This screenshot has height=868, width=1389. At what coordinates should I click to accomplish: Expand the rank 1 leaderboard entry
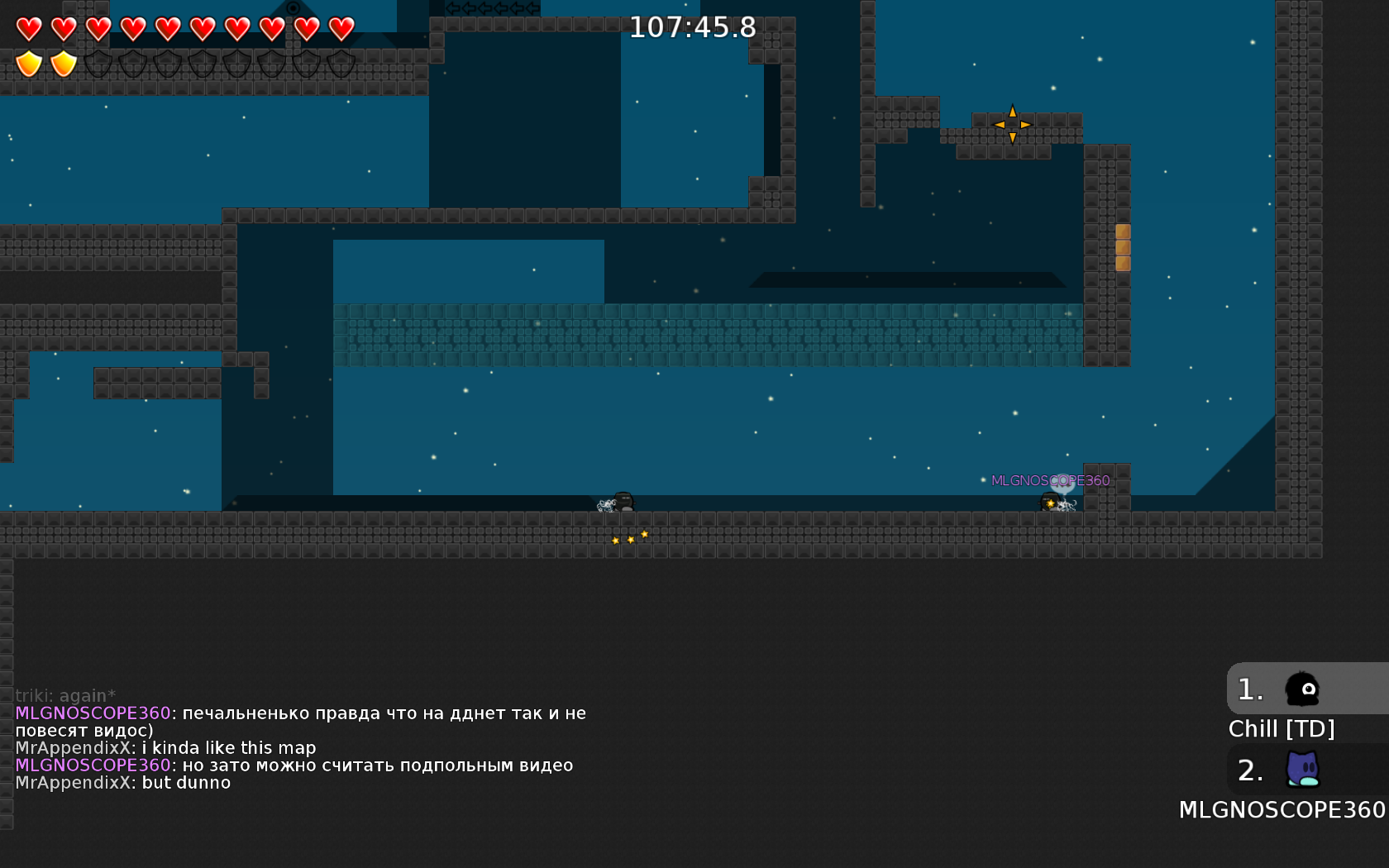(1248, 689)
